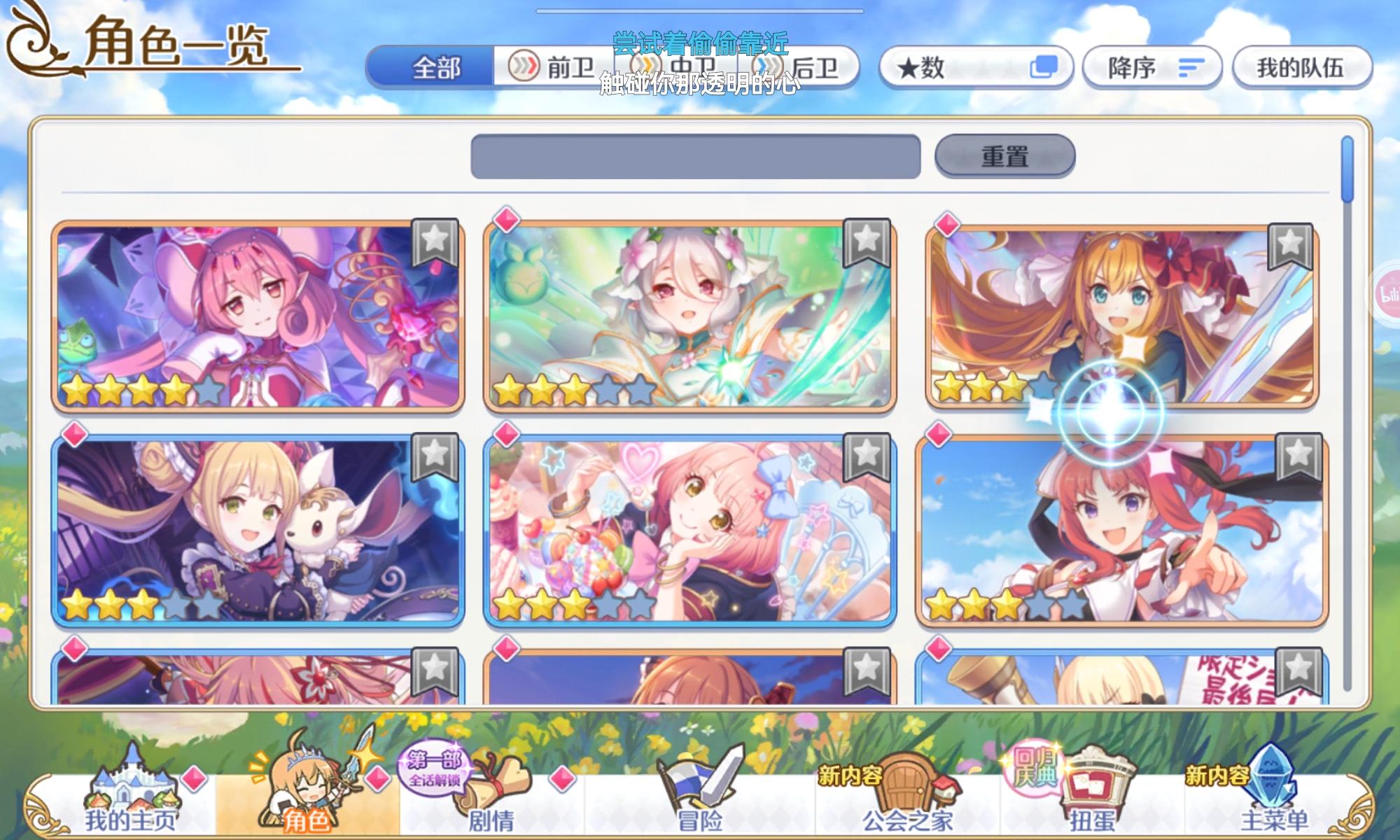Screen dimensions: 1400x840
Task: Click the sort criteria stack icon beside ★数
Action: (1043, 65)
